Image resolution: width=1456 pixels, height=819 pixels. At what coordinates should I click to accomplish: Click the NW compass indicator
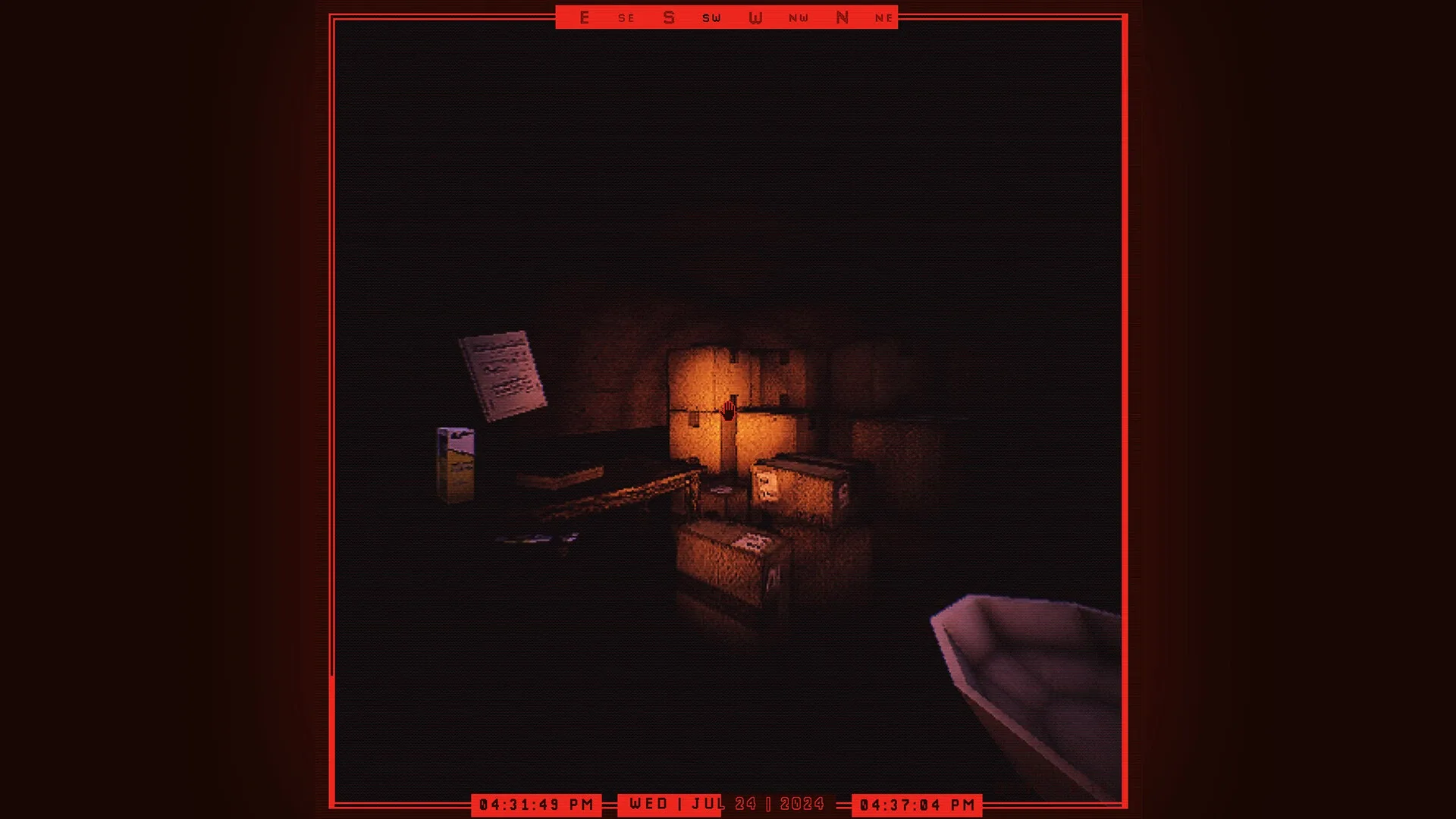[x=799, y=17]
